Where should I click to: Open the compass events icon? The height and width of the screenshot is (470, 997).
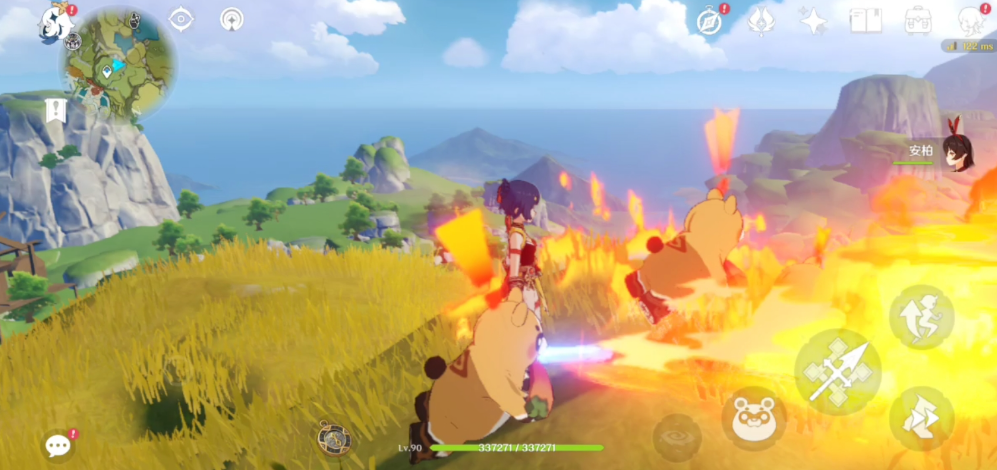[x=709, y=20]
